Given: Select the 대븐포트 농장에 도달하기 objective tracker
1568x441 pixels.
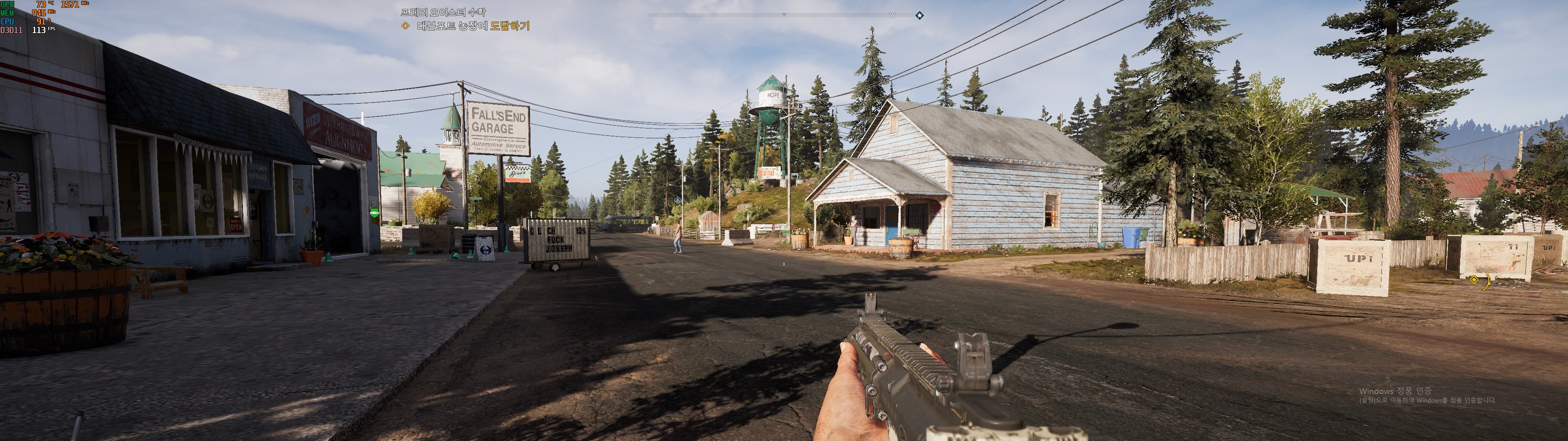Looking at the screenshot, I should (x=472, y=26).
